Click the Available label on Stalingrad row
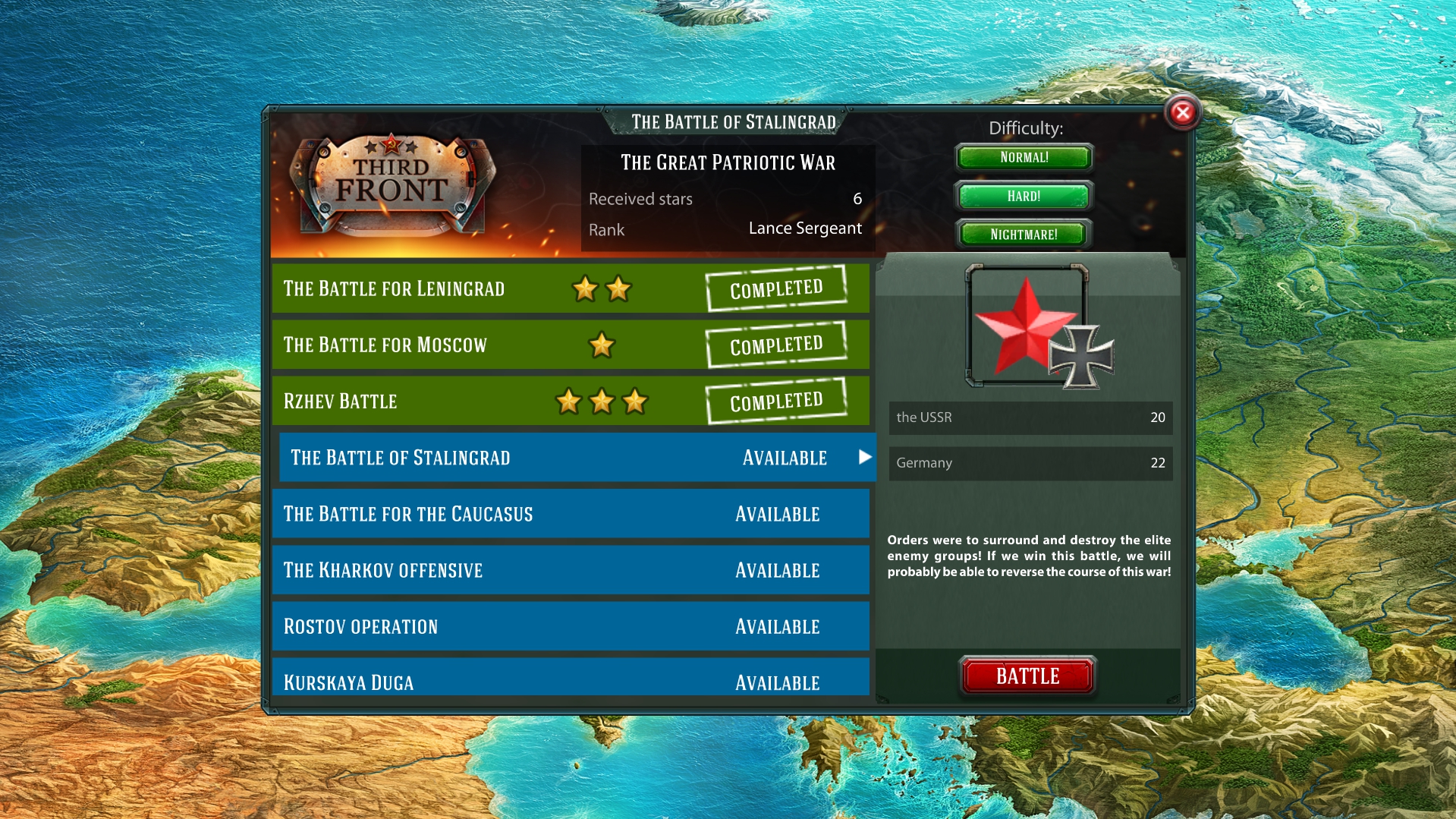This screenshot has height=819, width=1456. click(784, 458)
